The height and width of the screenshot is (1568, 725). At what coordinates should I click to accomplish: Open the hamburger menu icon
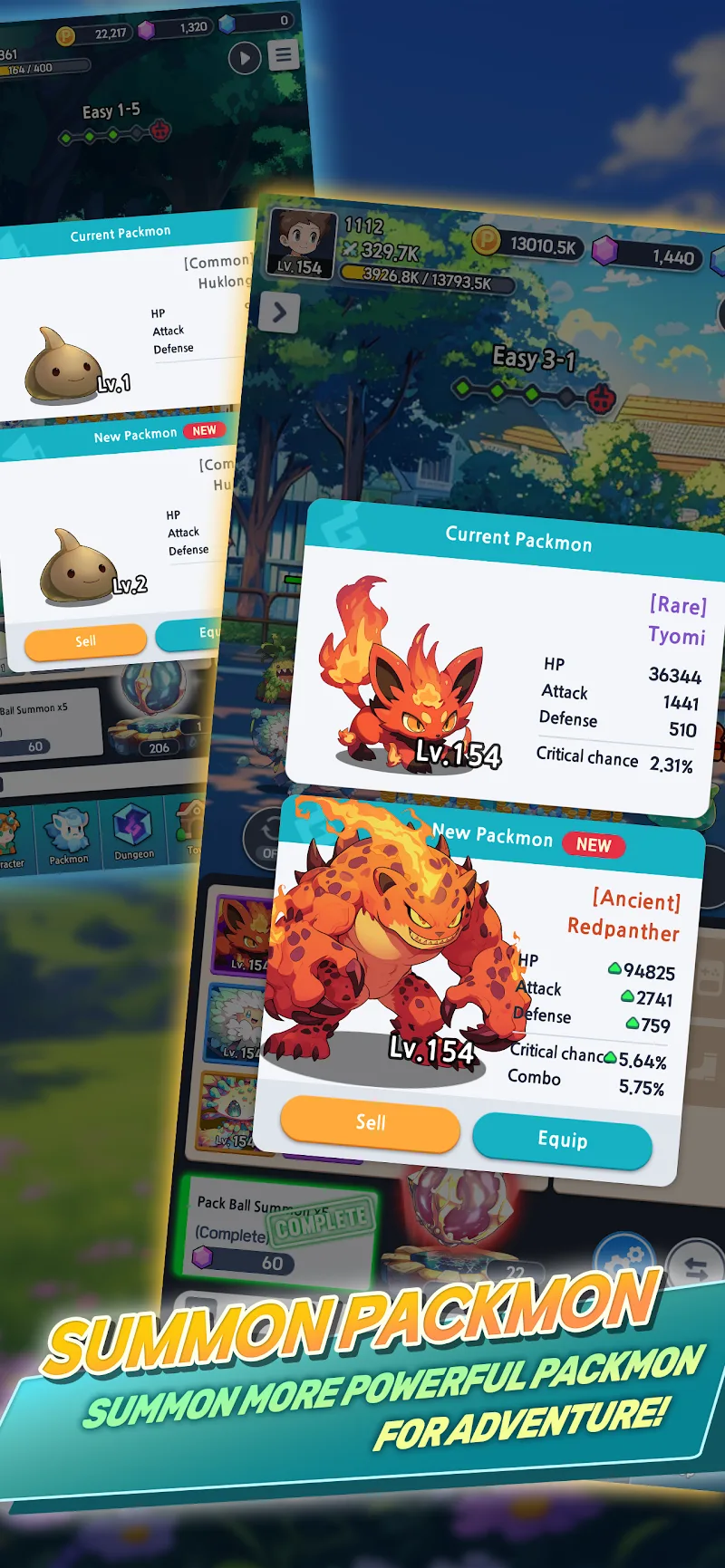(x=284, y=55)
